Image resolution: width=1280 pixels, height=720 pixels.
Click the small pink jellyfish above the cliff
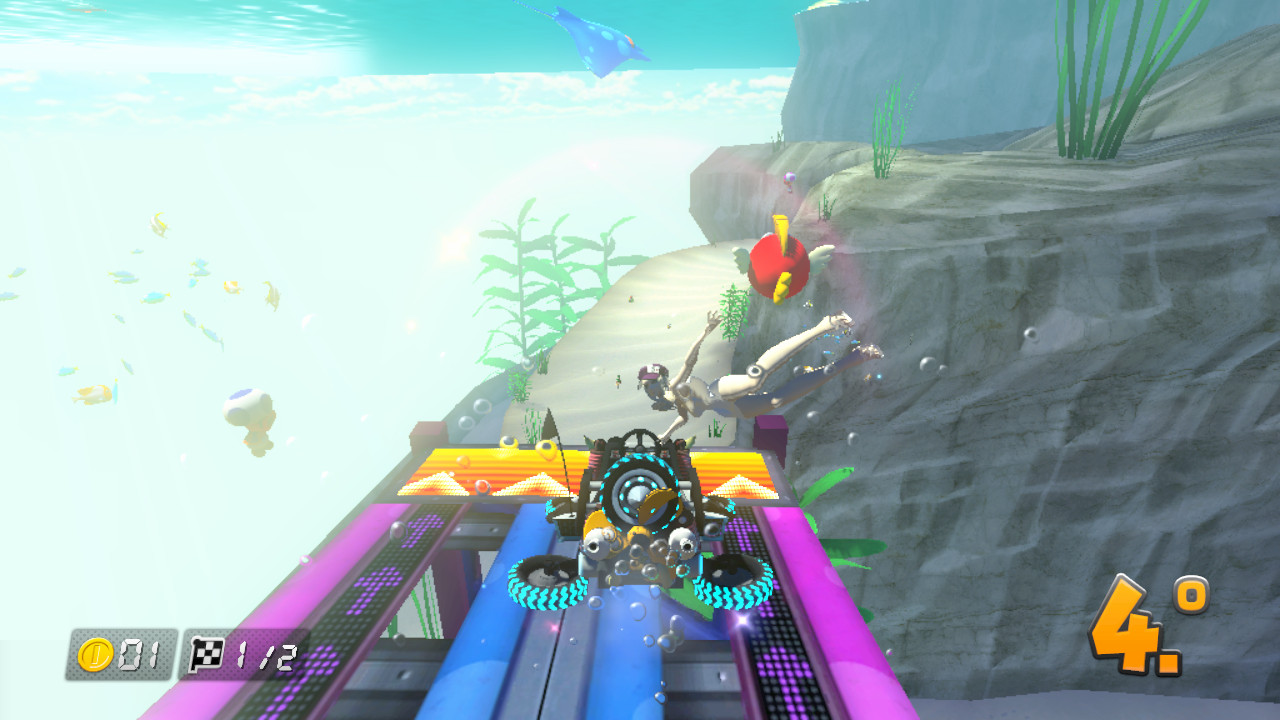click(789, 183)
